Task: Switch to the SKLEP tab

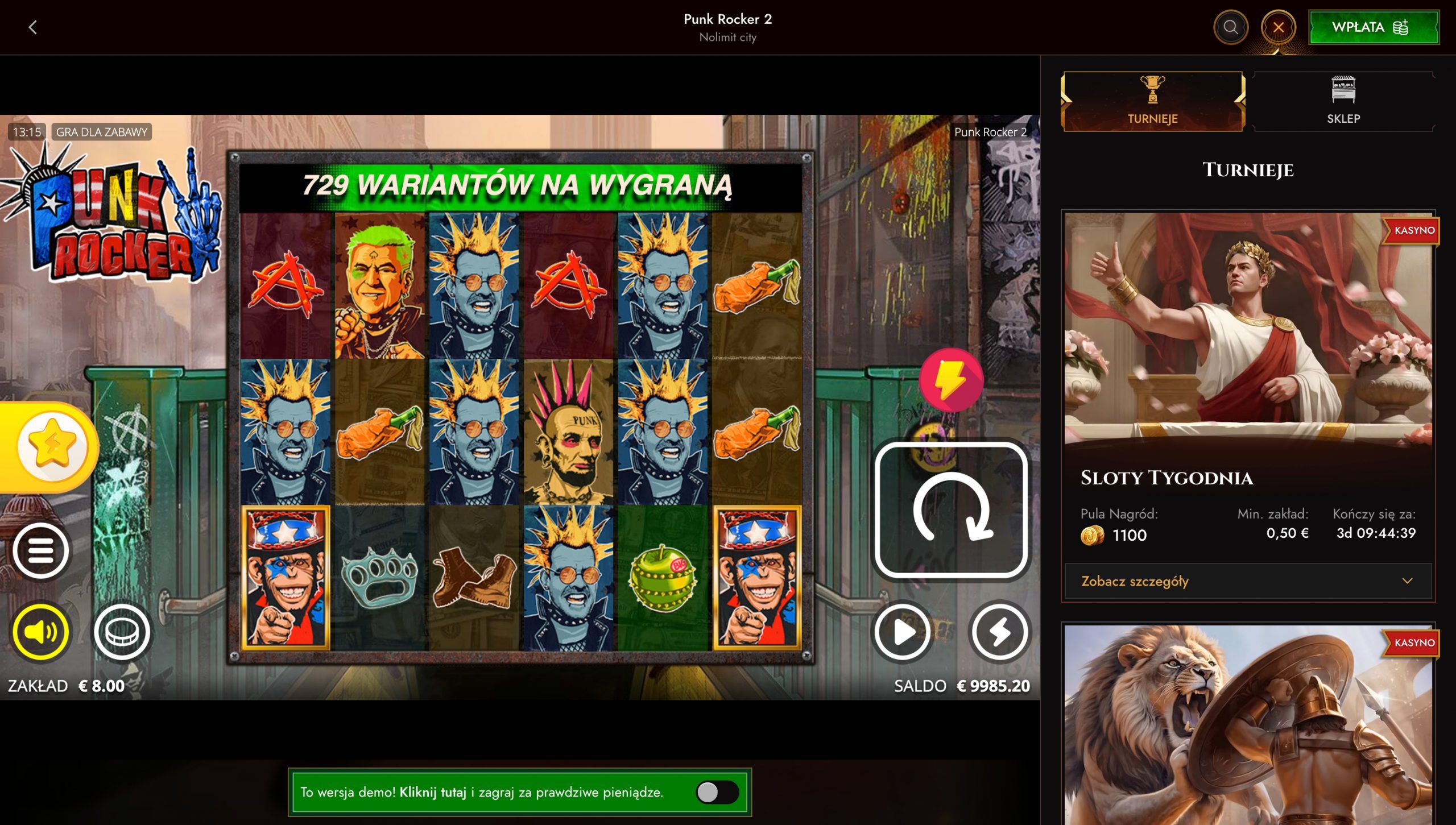Action: pyautogui.click(x=1343, y=101)
